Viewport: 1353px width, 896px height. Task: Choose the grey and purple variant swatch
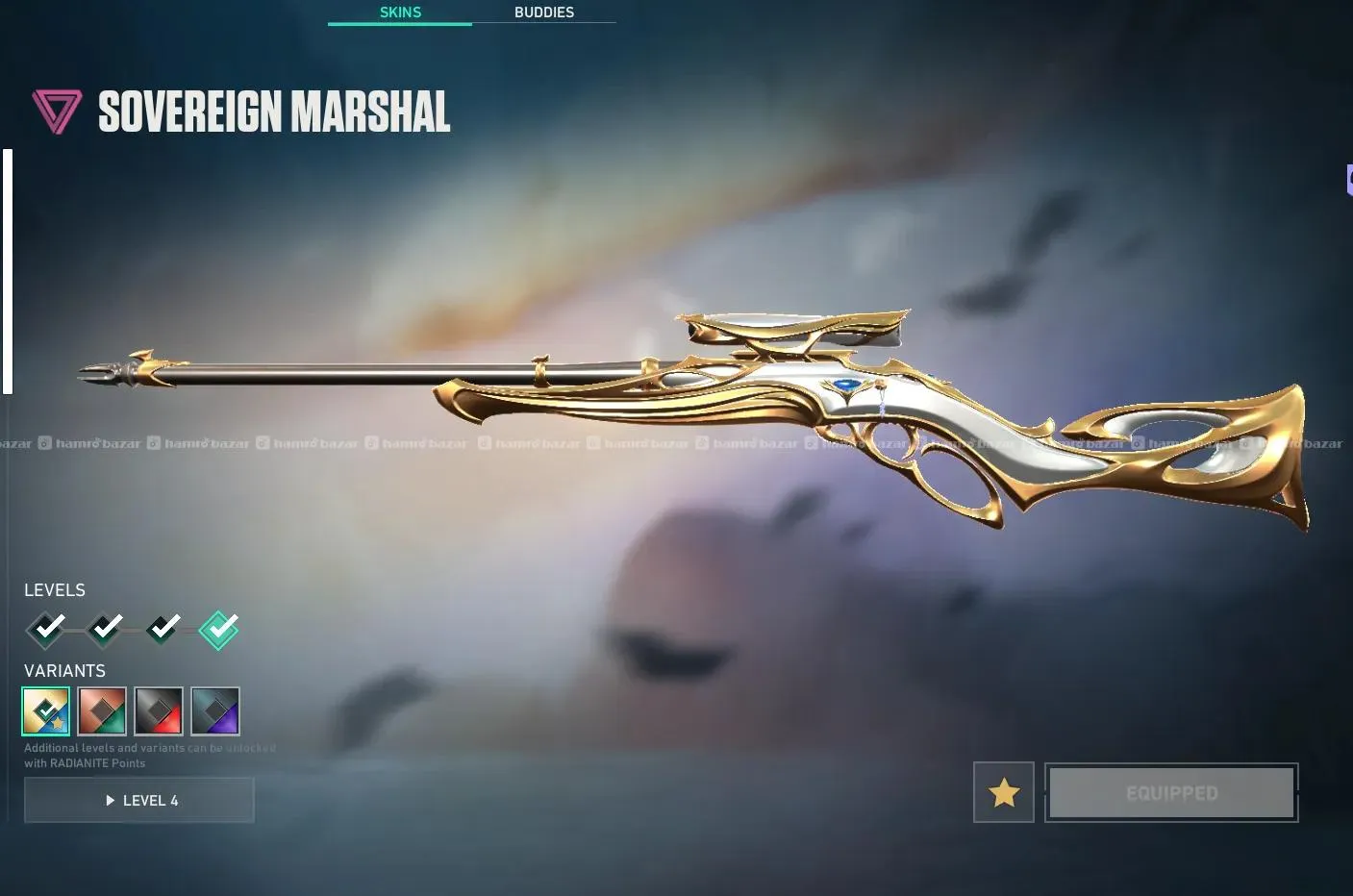point(215,711)
